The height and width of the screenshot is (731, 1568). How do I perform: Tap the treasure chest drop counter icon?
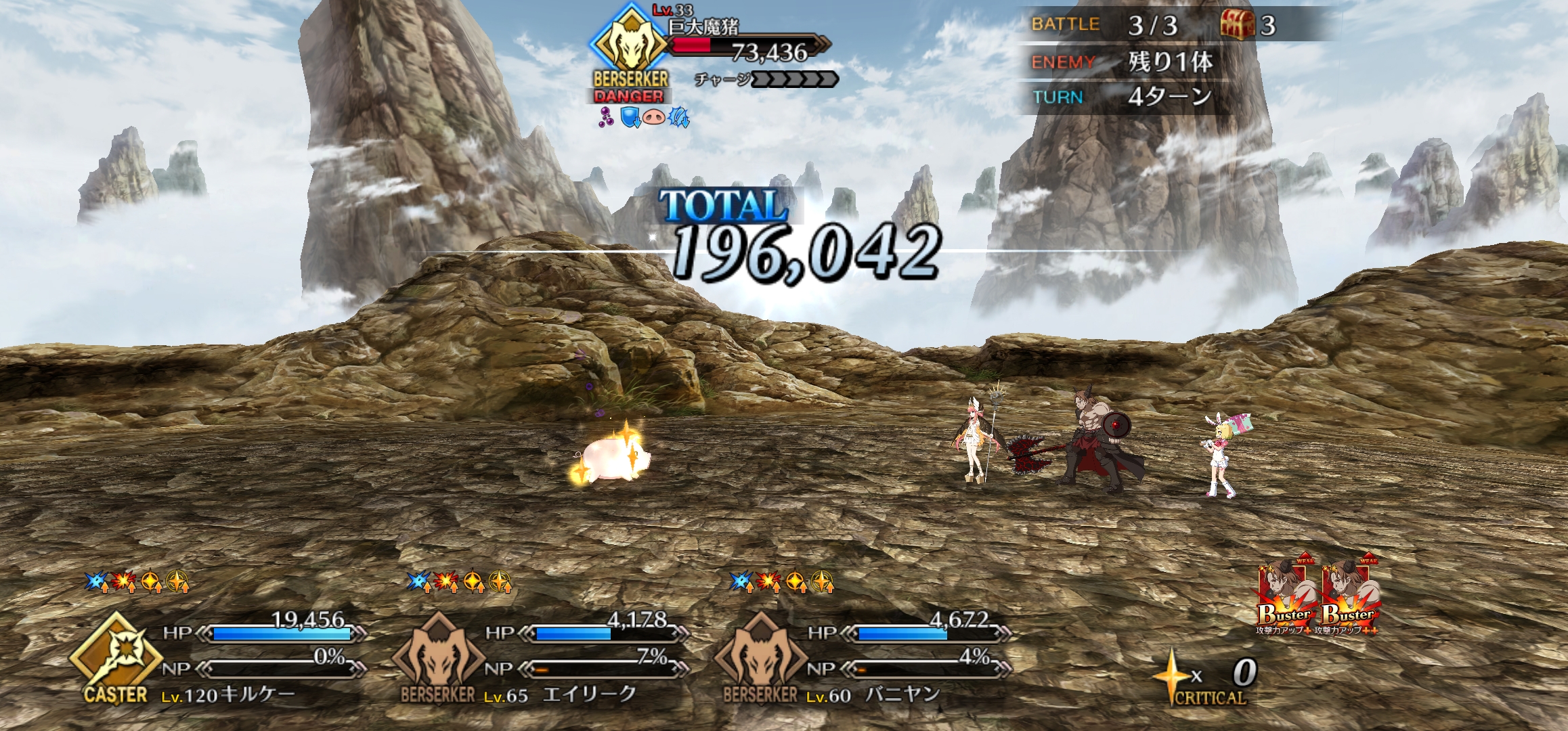click(1238, 25)
